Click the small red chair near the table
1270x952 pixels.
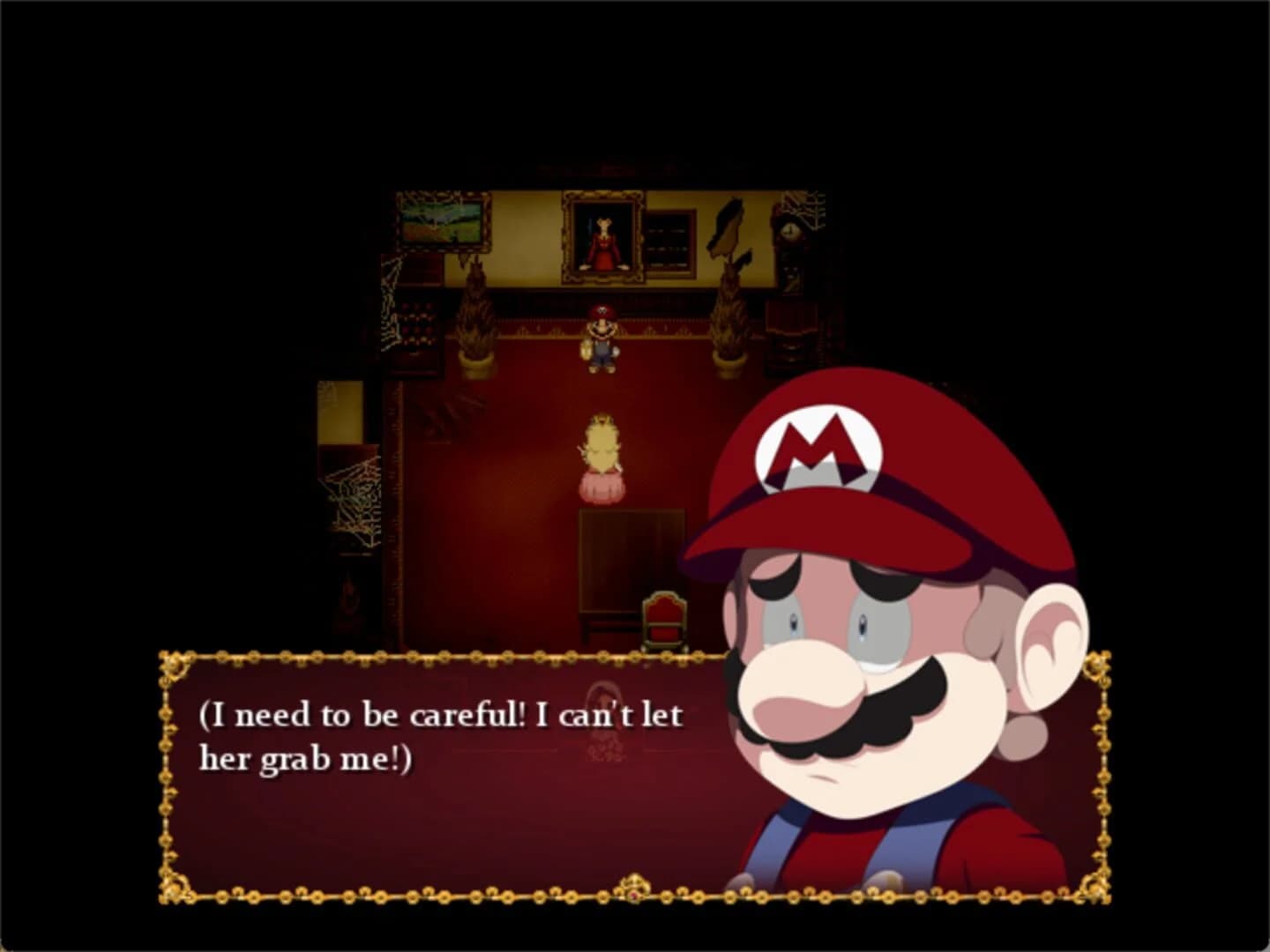[664, 621]
